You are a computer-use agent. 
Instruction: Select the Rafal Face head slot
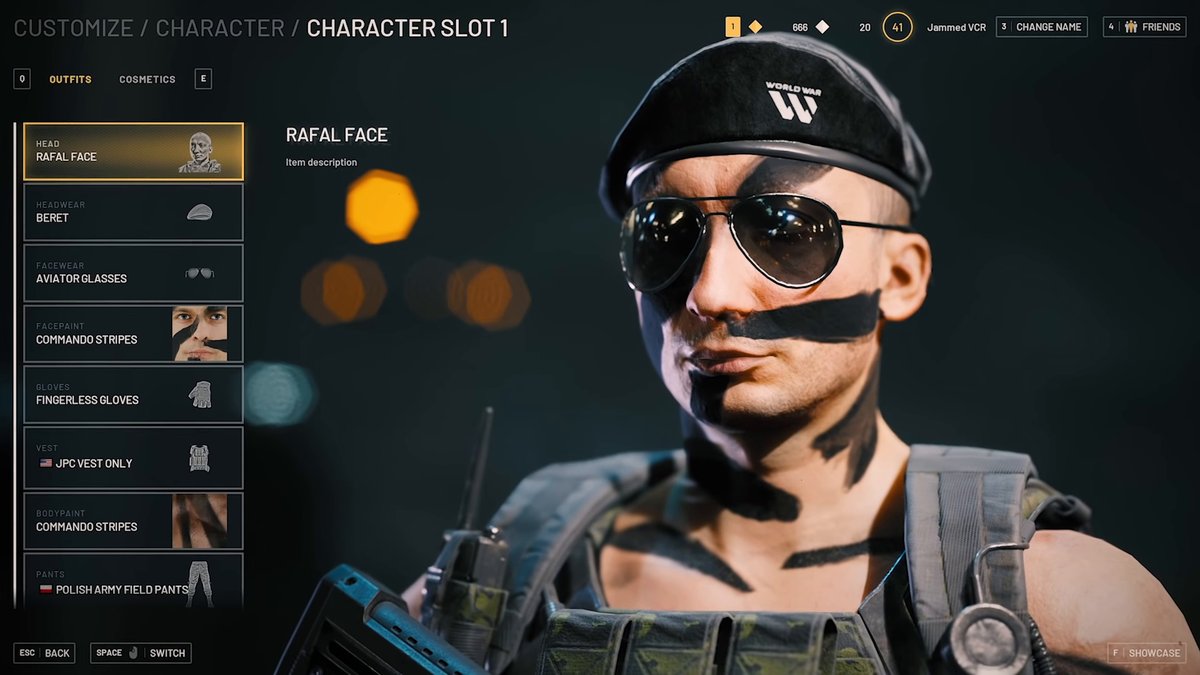pyautogui.click(x=133, y=152)
